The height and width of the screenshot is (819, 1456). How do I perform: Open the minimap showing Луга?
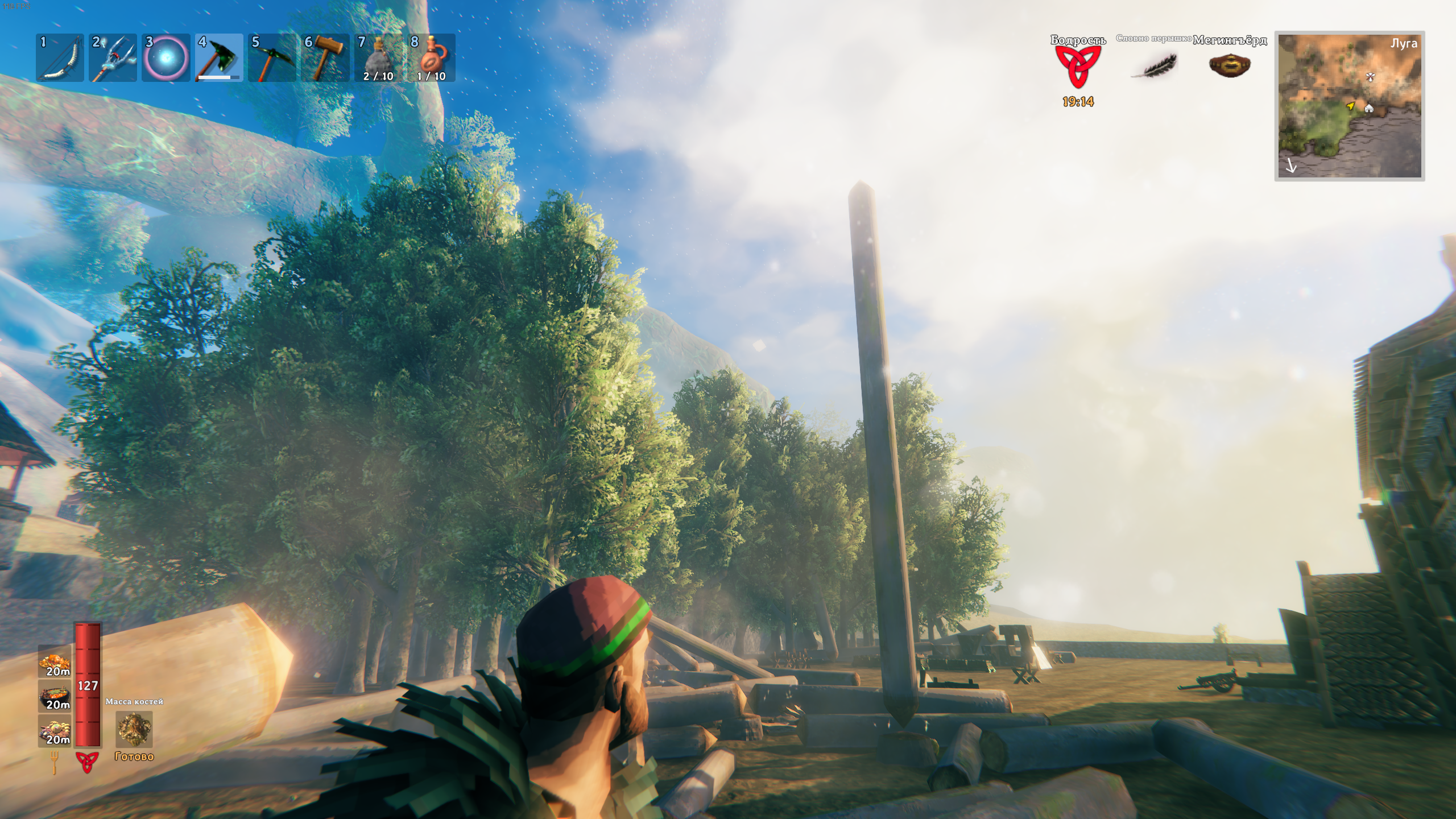1349,106
